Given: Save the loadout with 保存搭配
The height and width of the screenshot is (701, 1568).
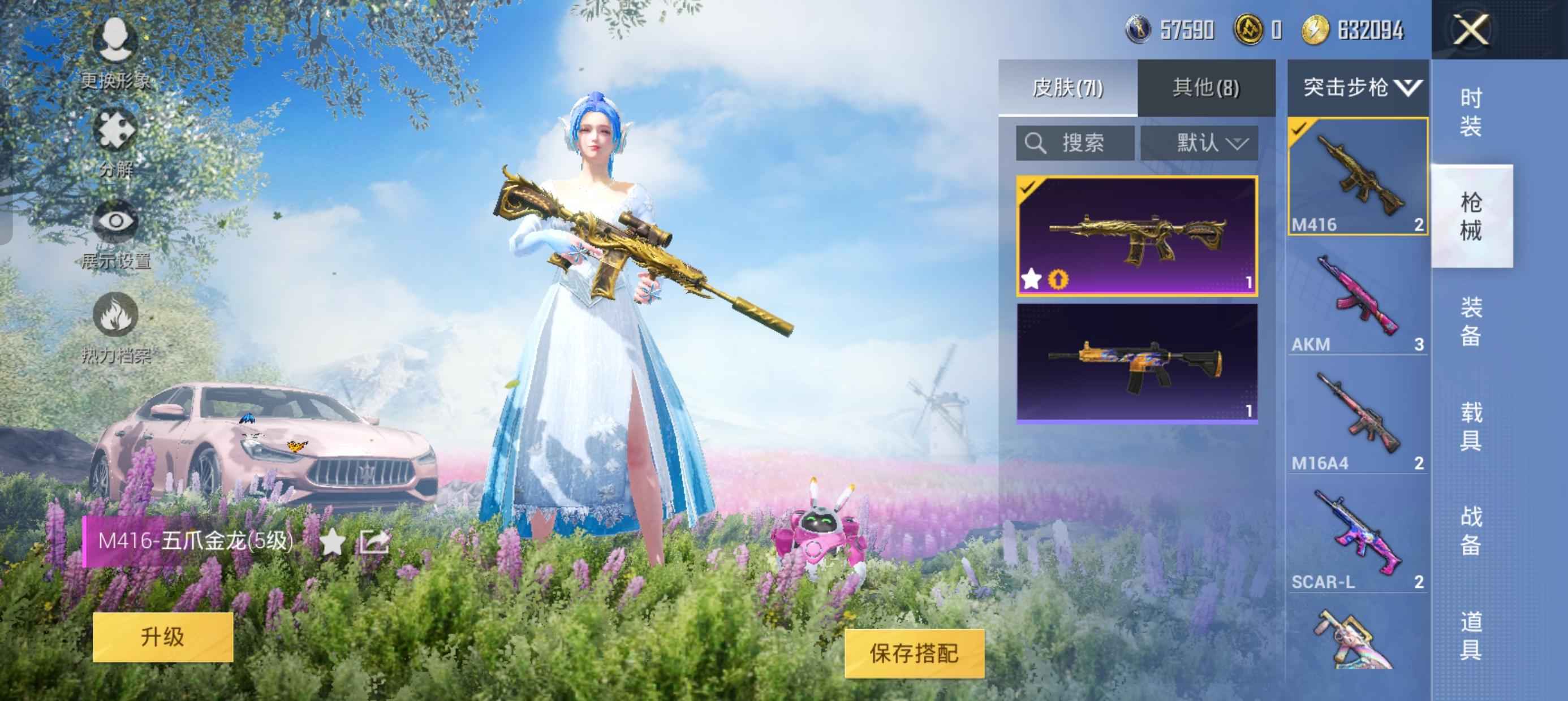Looking at the screenshot, I should click(914, 654).
